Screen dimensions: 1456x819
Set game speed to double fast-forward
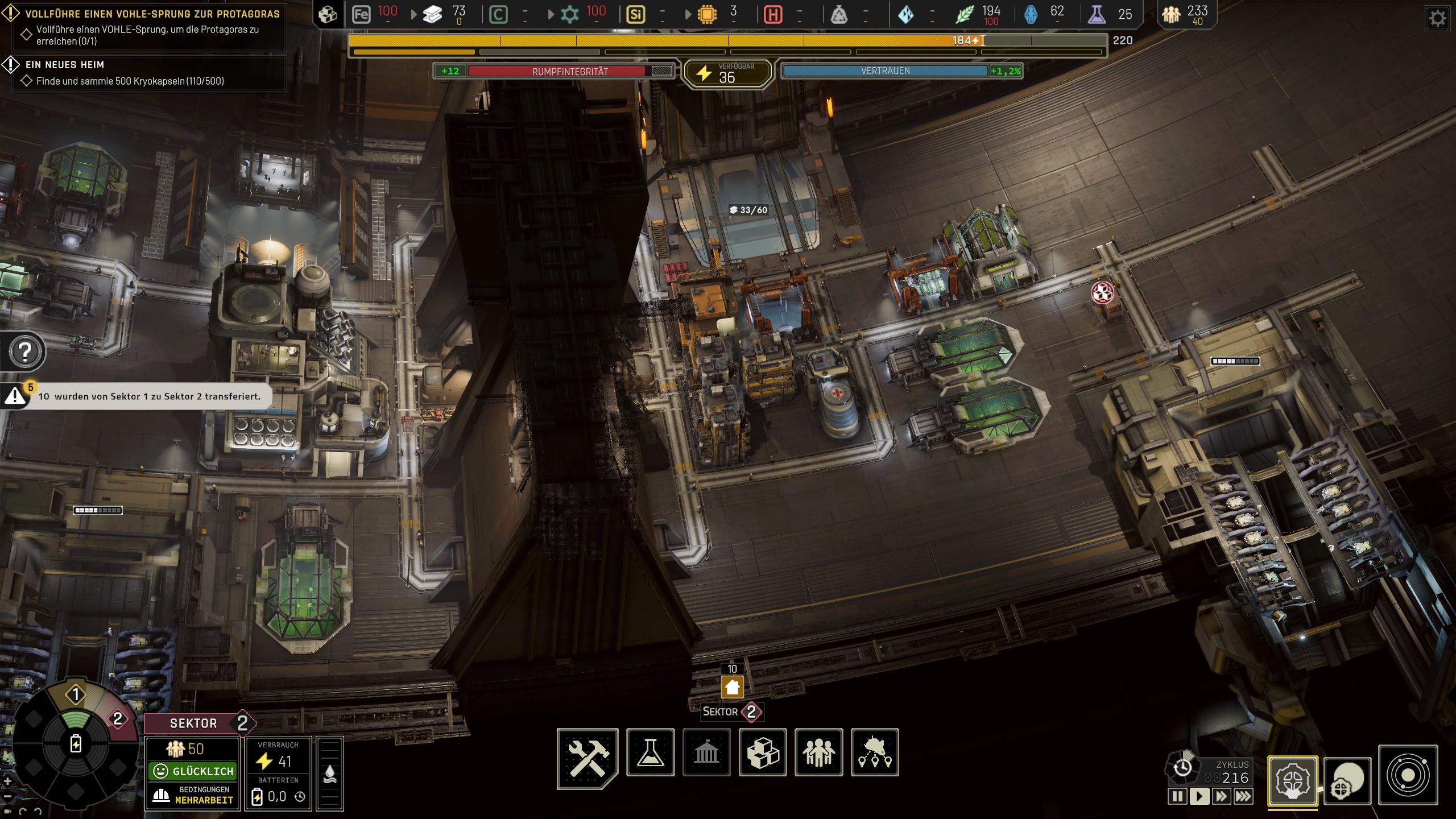pyautogui.click(x=1221, y=796)
